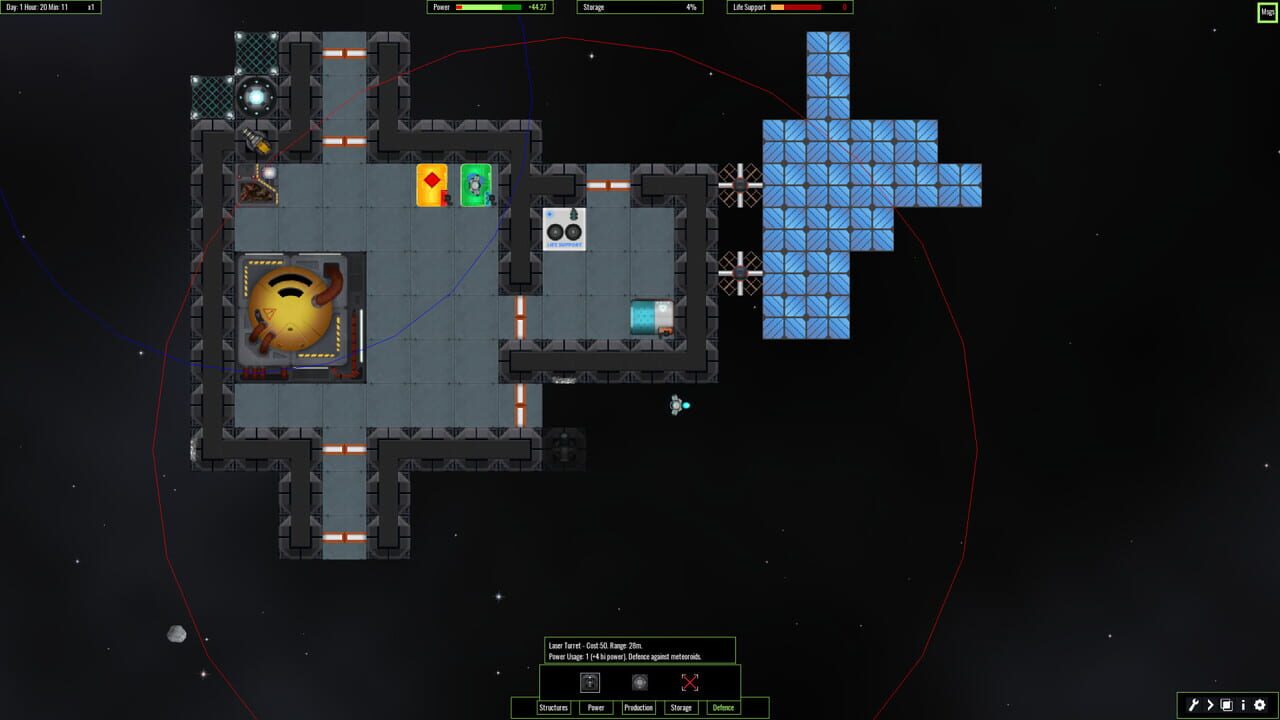The image size is (1280, 720).
Task: Open the wrench tools icon bottom right
Action: click(1194, 705)
